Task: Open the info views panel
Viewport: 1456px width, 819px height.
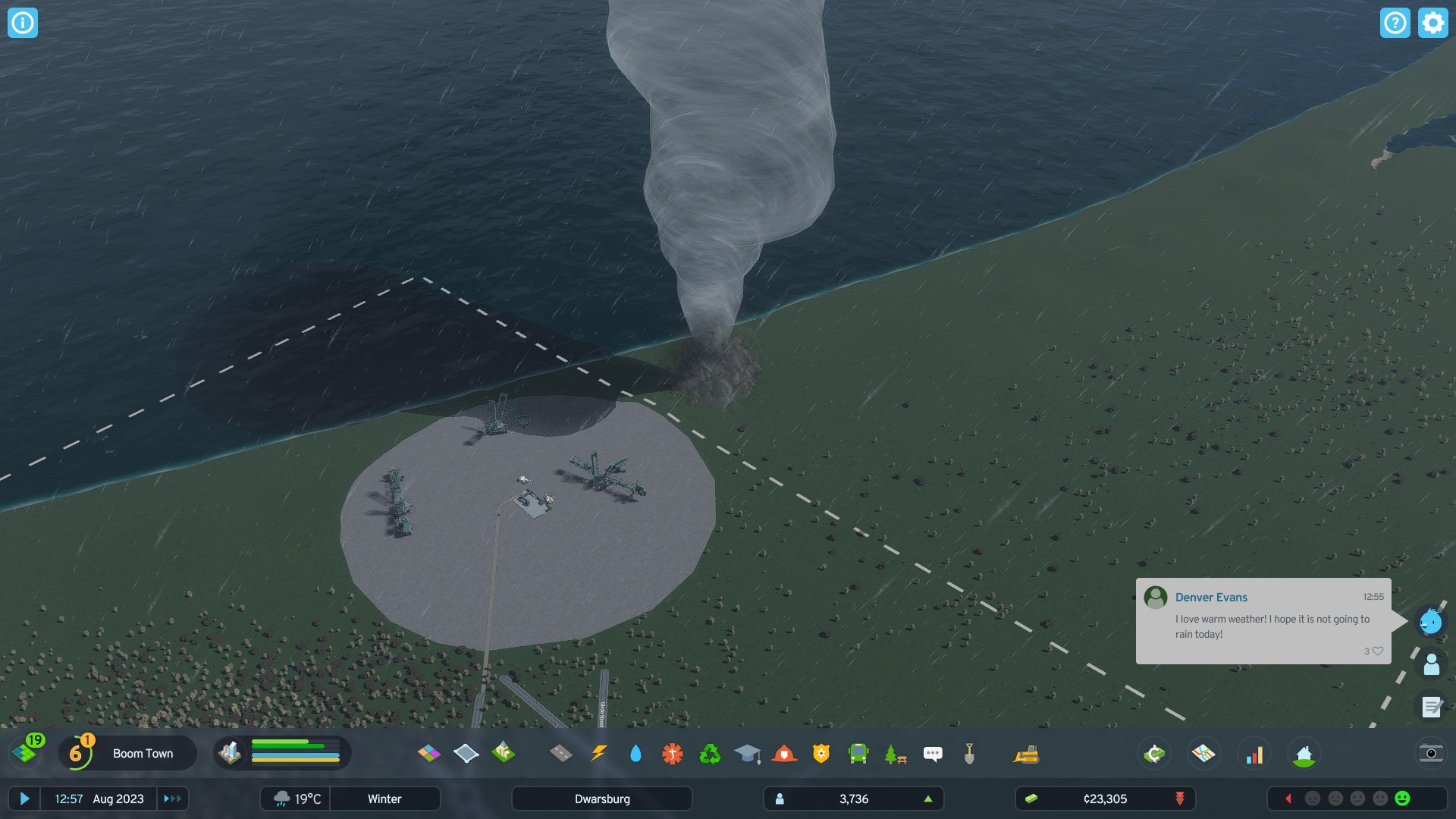Action: click(23, 23)
